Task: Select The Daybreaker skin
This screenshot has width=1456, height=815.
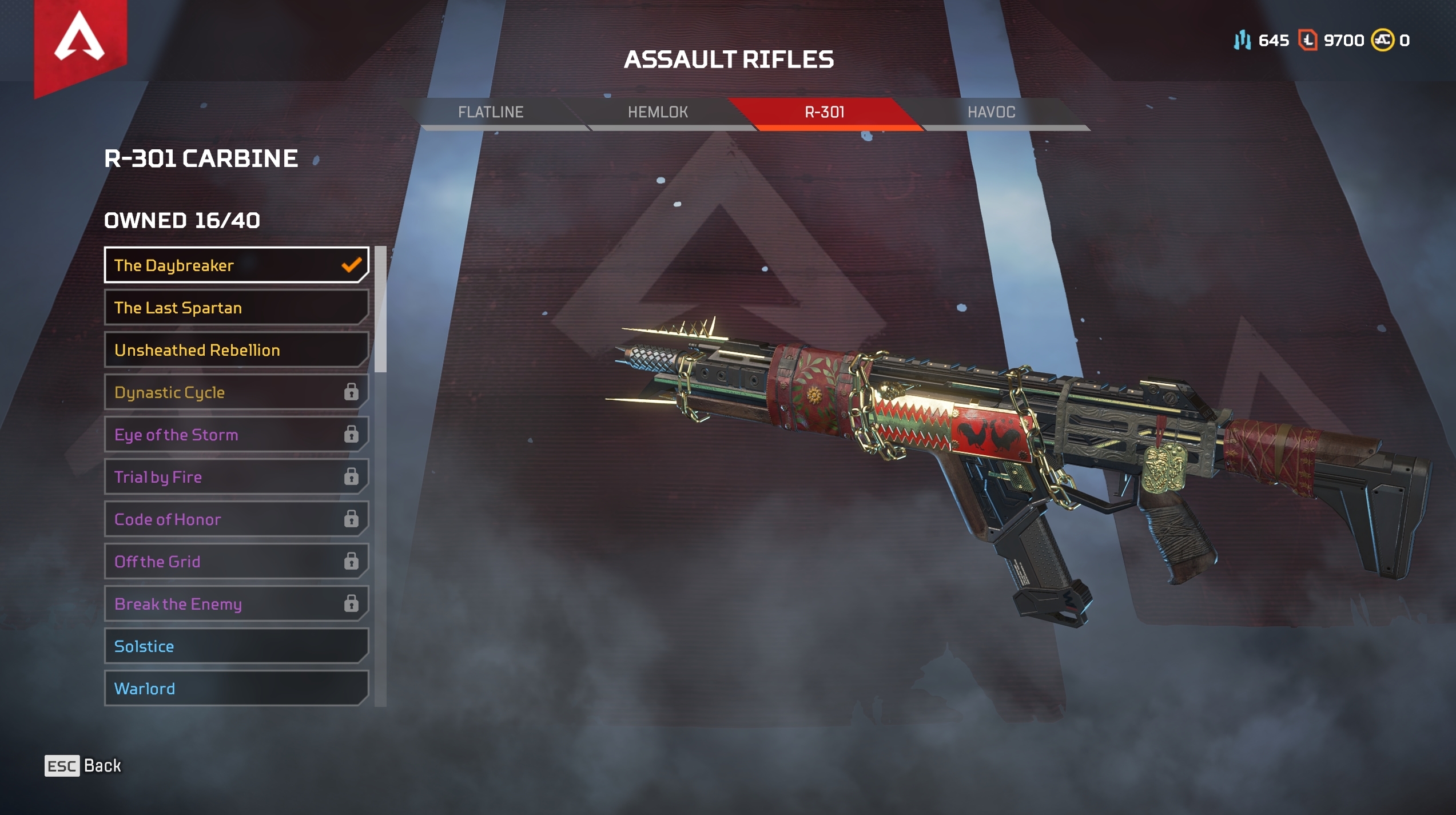Action: pos(236,265)
